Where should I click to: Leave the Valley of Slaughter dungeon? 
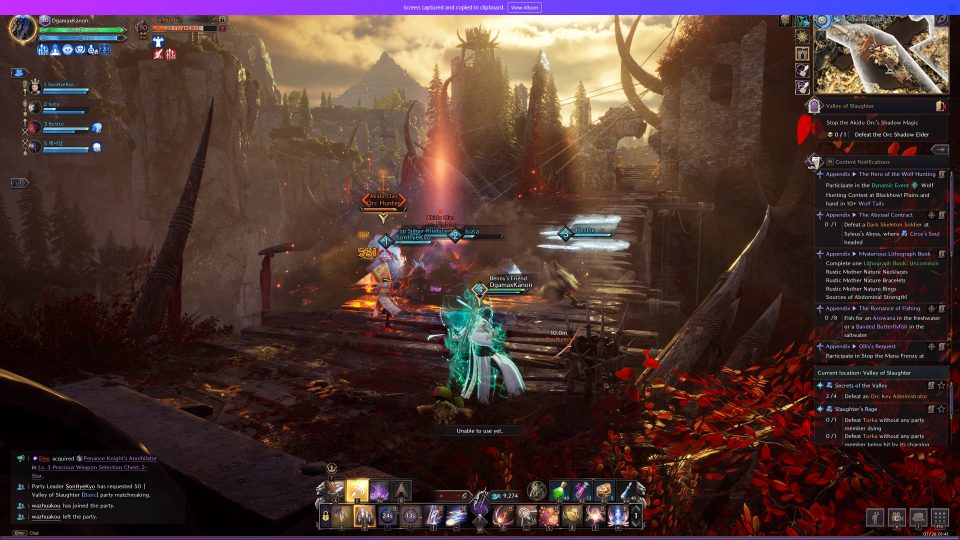pyautogui.click(x=940, y=105)
